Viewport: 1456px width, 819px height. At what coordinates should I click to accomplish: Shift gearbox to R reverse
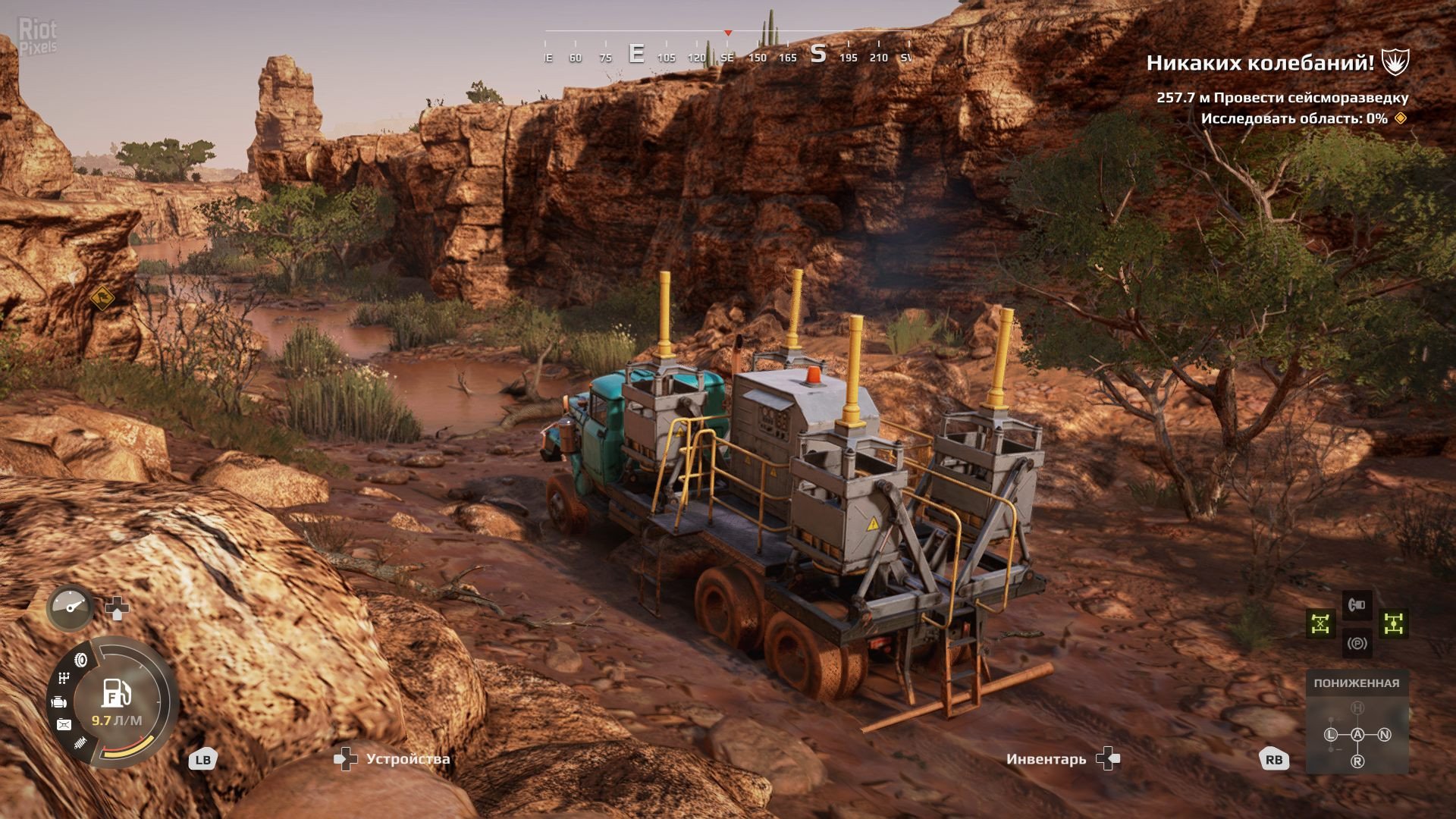click(x=1357, y=761)
